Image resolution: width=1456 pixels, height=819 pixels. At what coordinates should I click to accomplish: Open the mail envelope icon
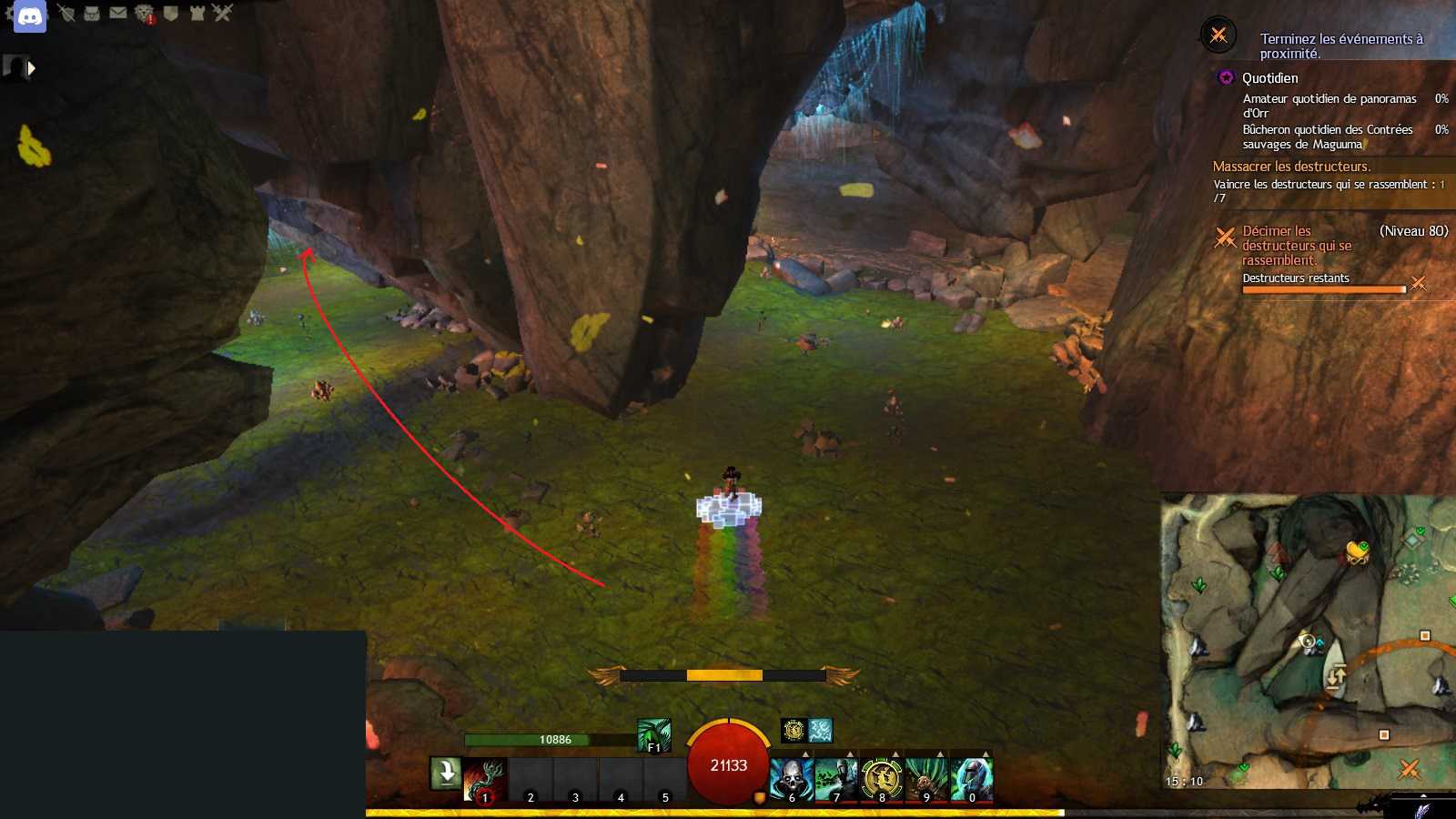pyautogui.click(x=118, y=13)
